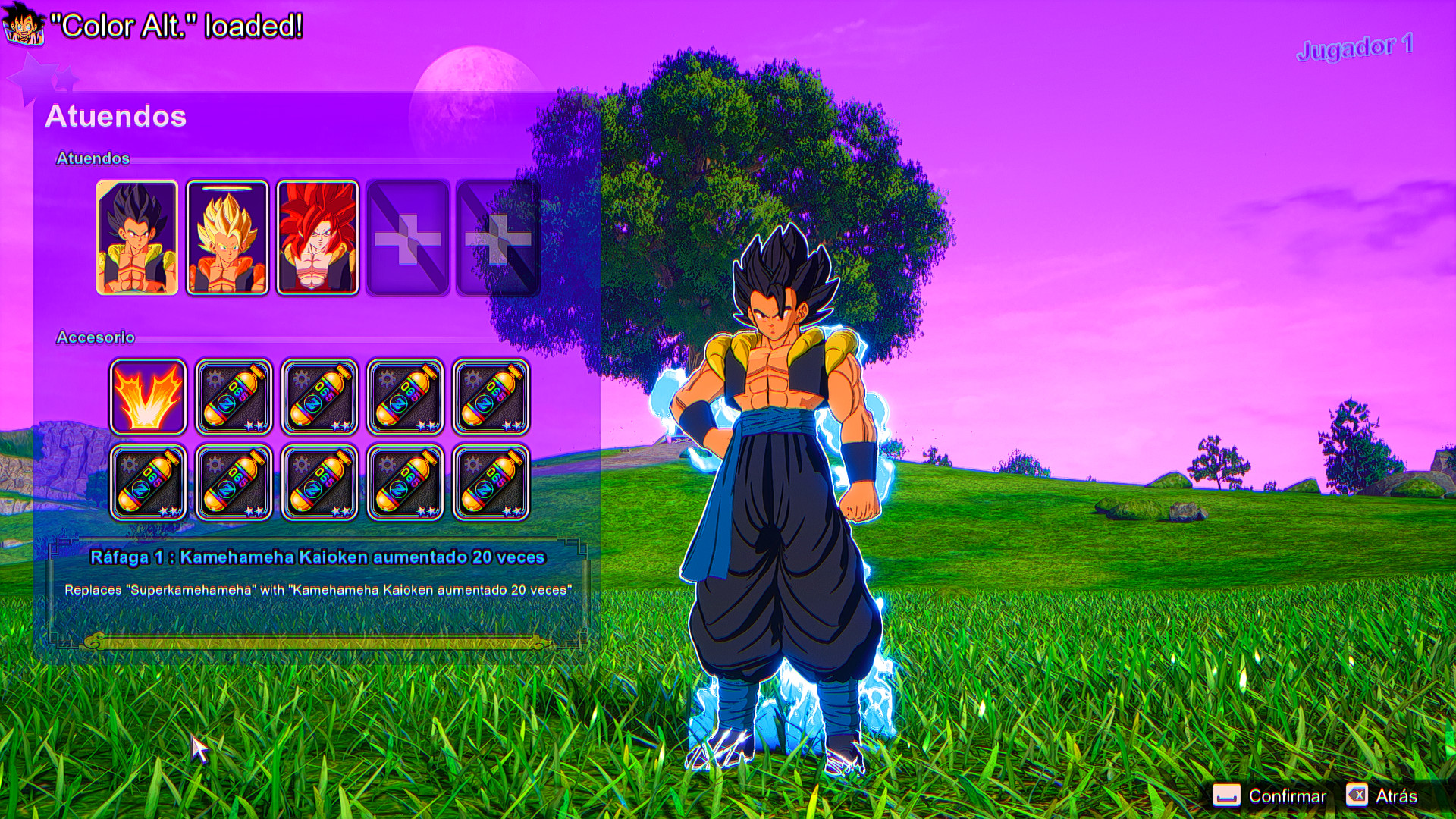Select the black-haired Gogeta outfit
The width and height of the screenshot is (1456, 819).
coord(137,237)
